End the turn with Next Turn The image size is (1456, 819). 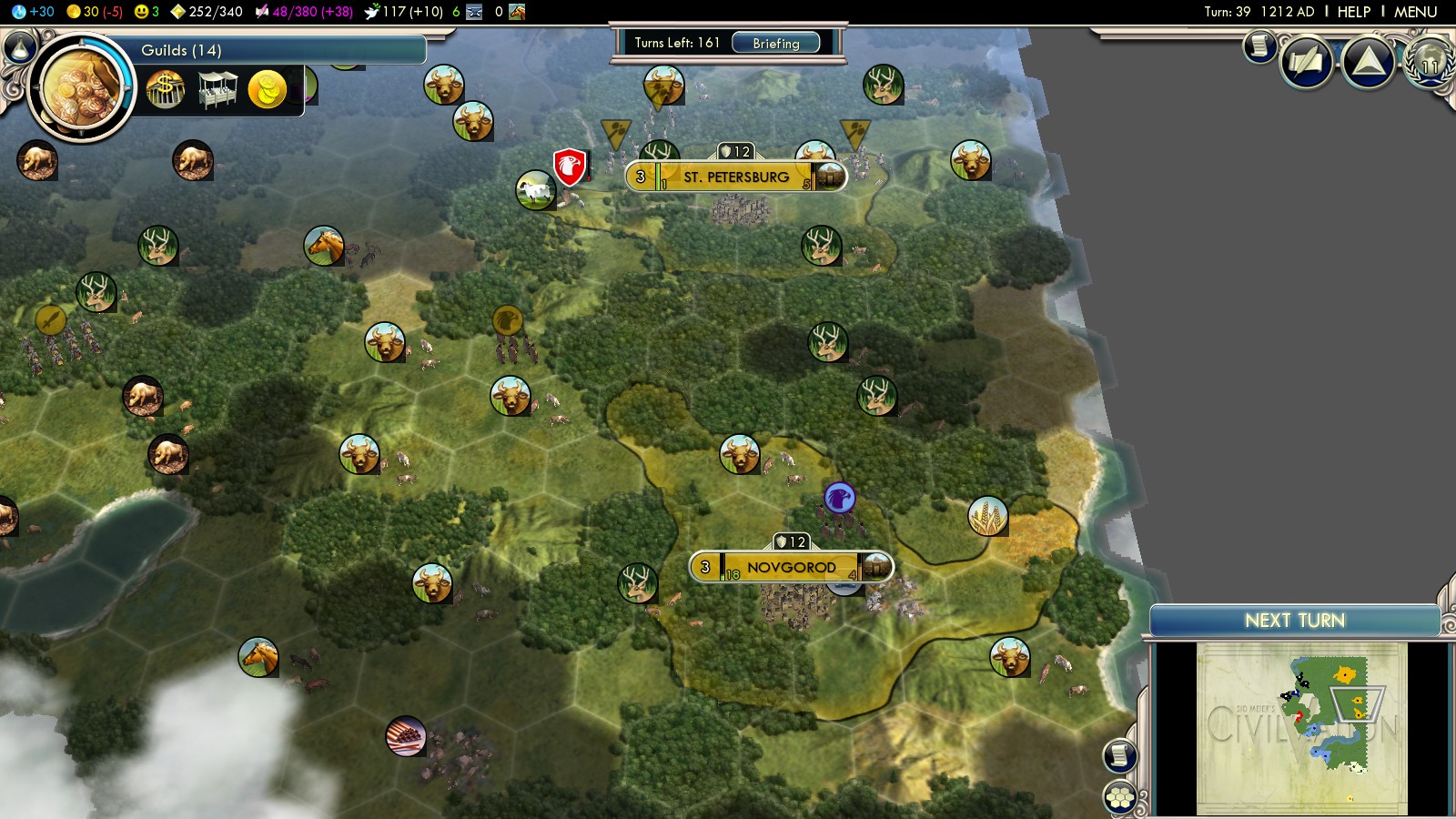pyautogui.click(x=1294, y=621)
